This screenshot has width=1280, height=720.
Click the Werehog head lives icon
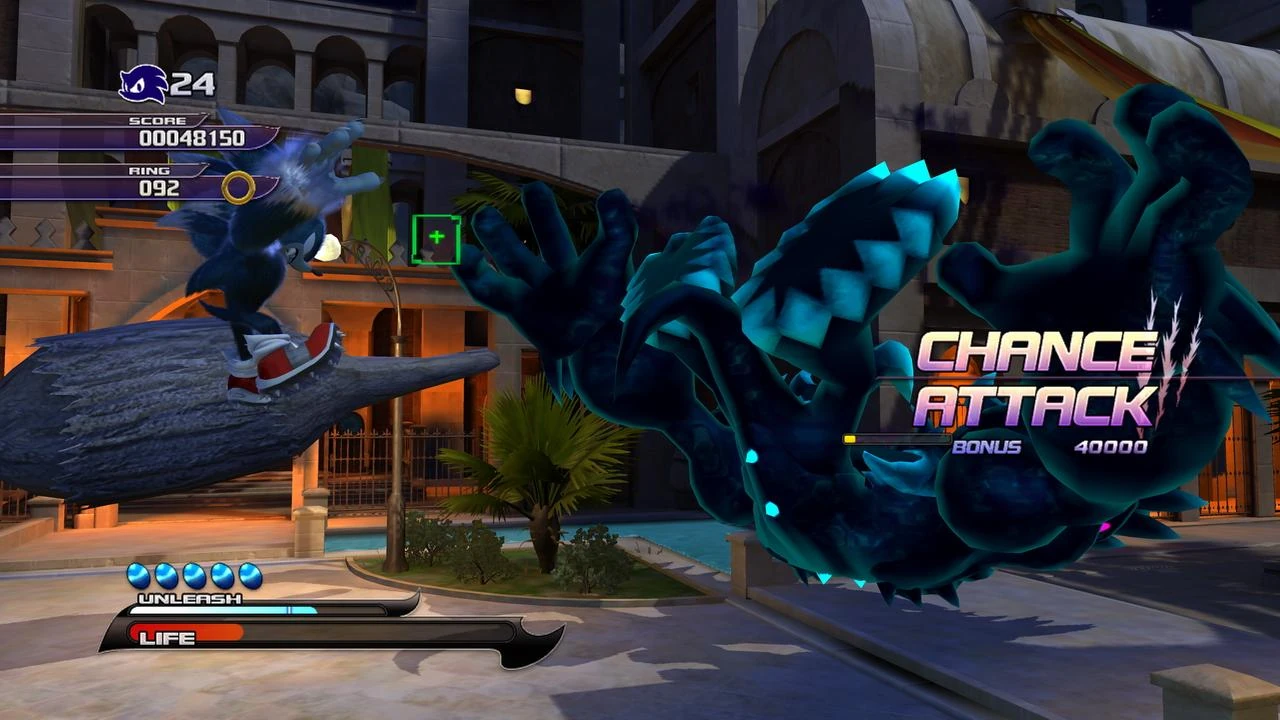142,84
